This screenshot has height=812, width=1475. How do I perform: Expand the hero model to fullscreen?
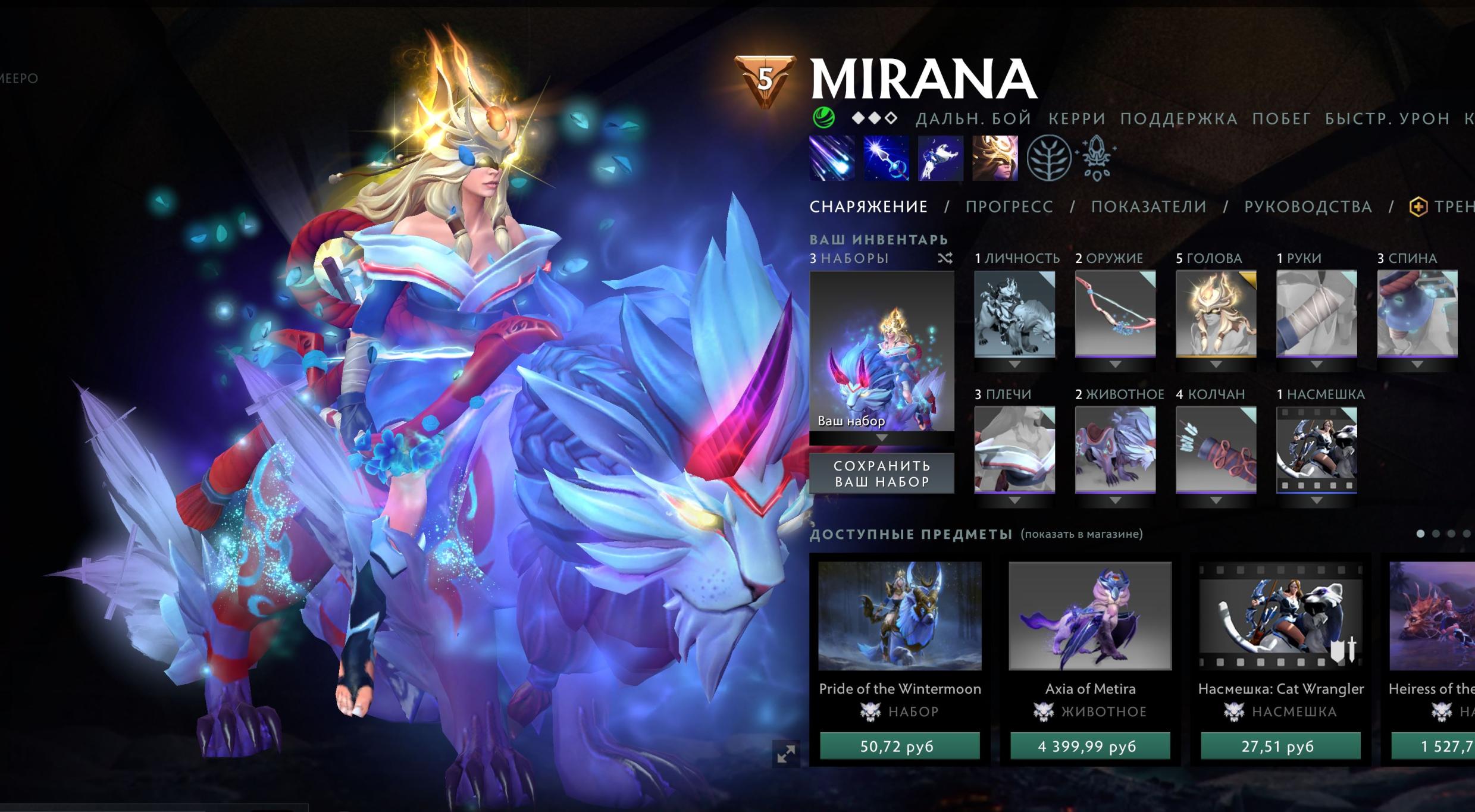pyautogui.click(x=786, y=754)
